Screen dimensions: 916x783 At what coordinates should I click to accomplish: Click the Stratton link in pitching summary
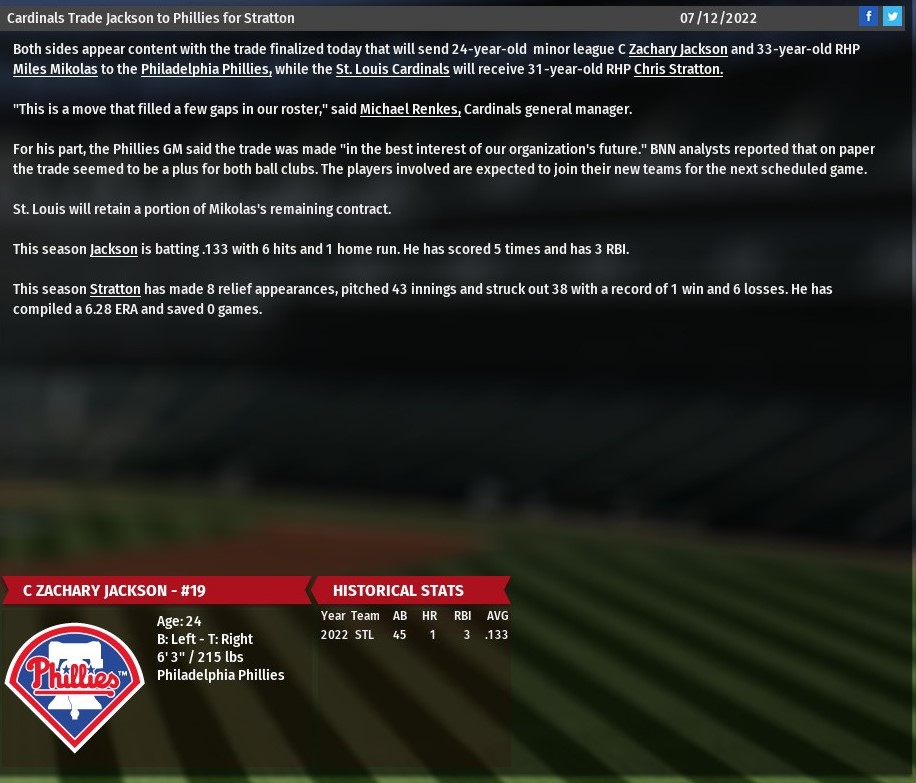[115, 289]
